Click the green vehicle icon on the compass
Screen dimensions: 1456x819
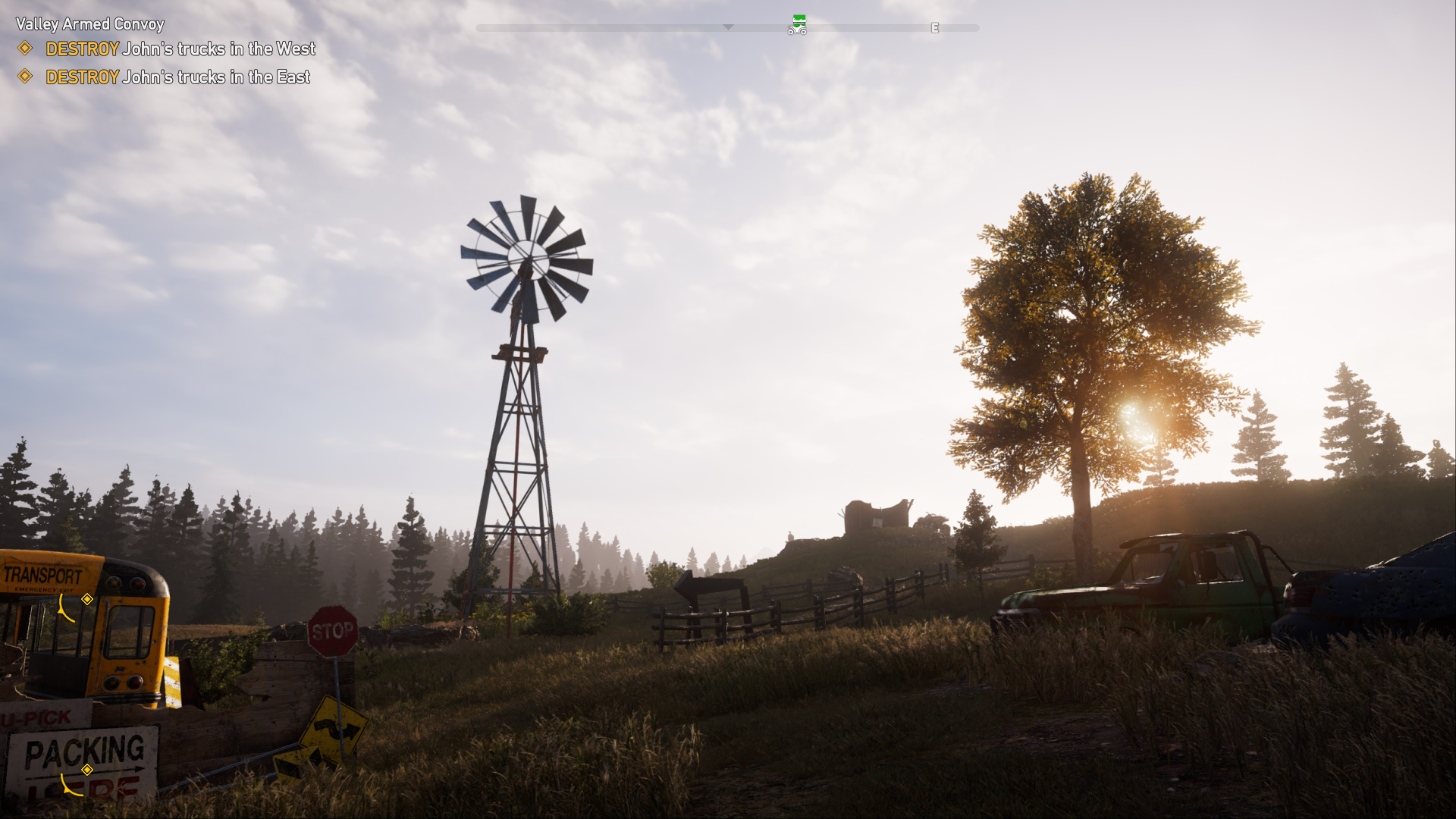click(x=798, y=26)
